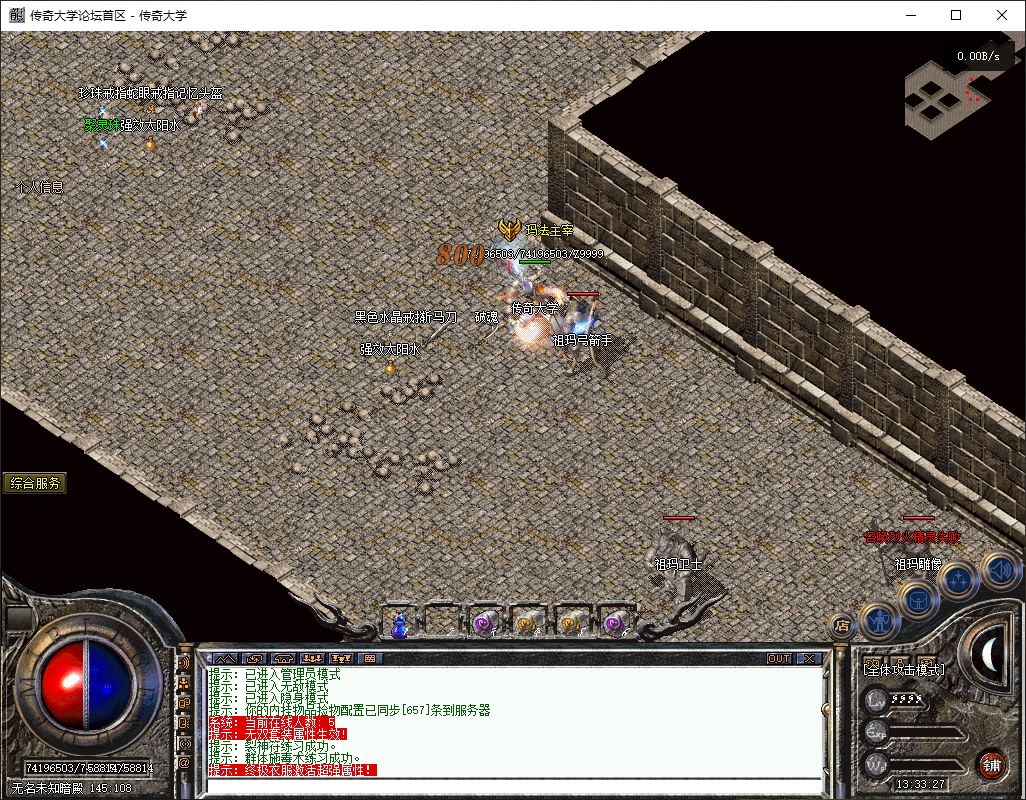Maximize the game window

coord(956,15)
